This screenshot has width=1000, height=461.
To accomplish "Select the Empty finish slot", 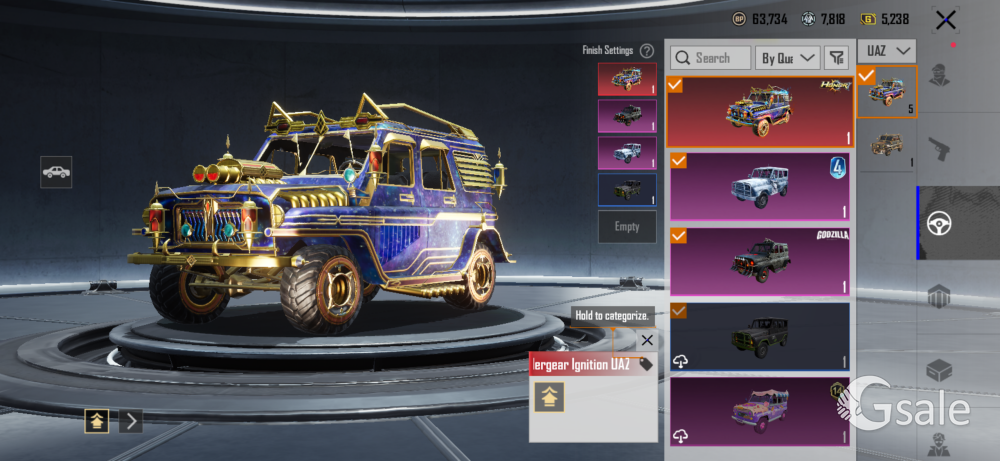I will point(627,227).
